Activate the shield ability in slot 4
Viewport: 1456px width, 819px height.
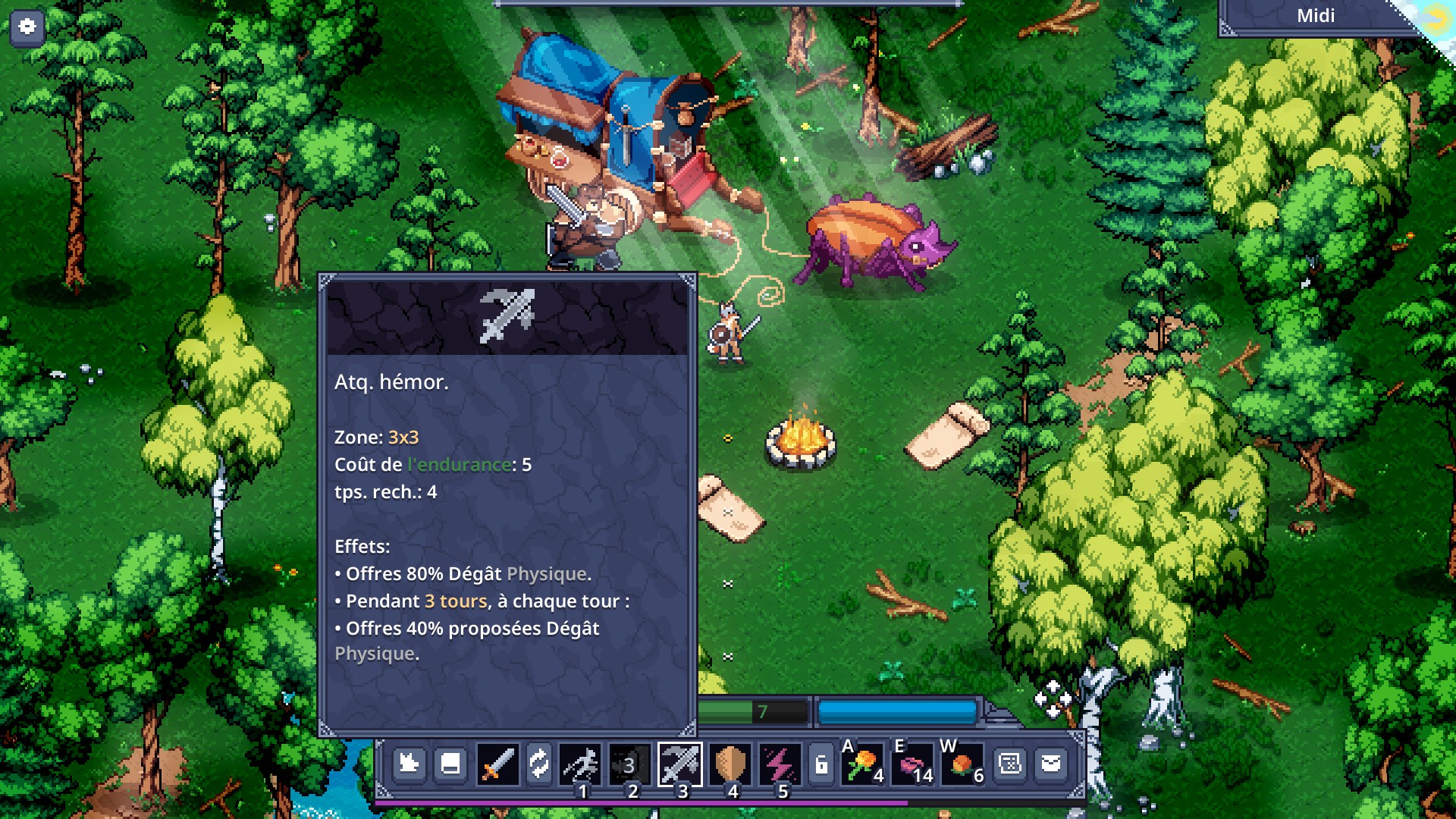(730, 764)
